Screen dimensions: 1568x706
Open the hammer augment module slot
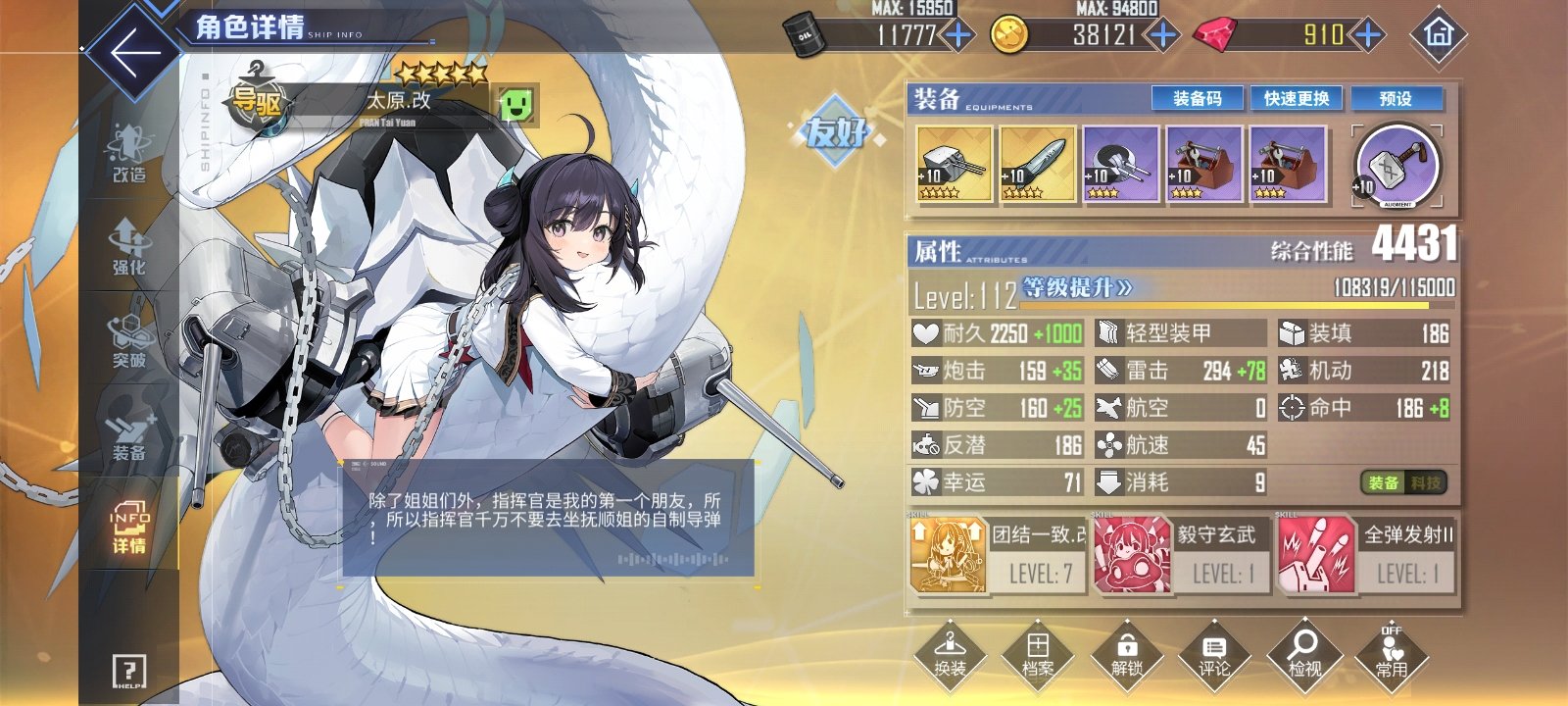(x=1396, y=166)
